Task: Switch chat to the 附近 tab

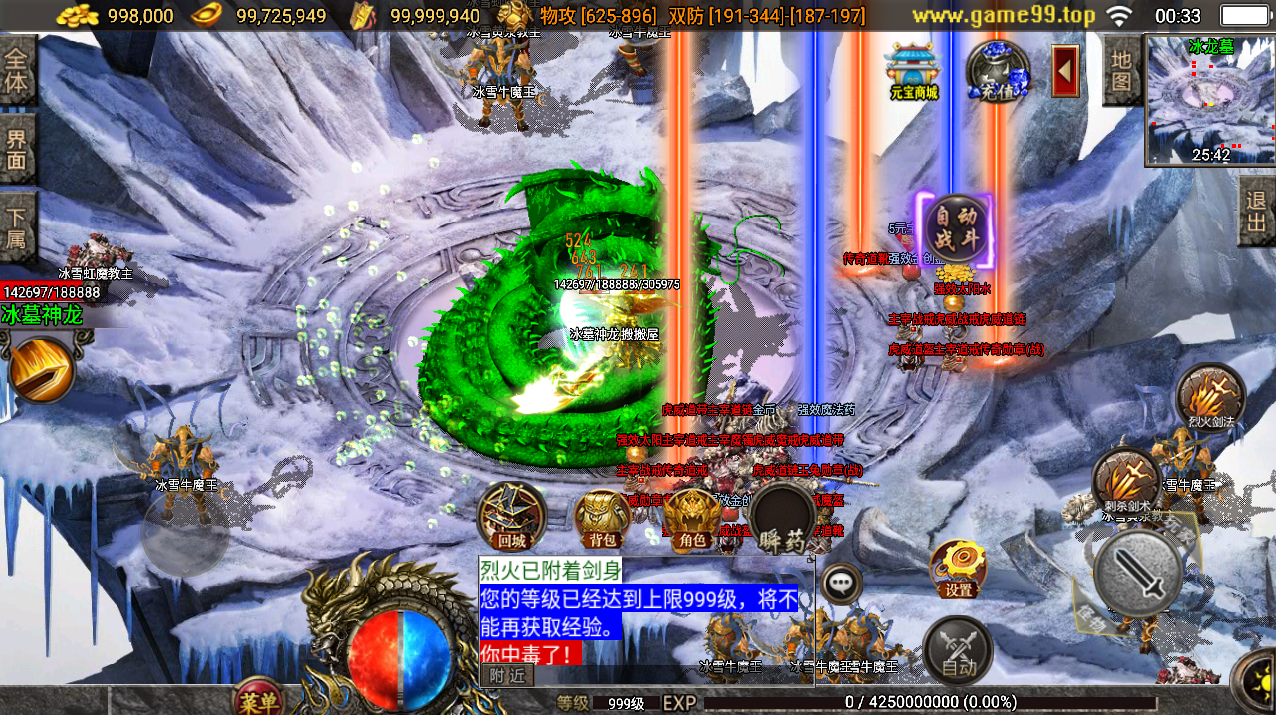Action: 507,675
